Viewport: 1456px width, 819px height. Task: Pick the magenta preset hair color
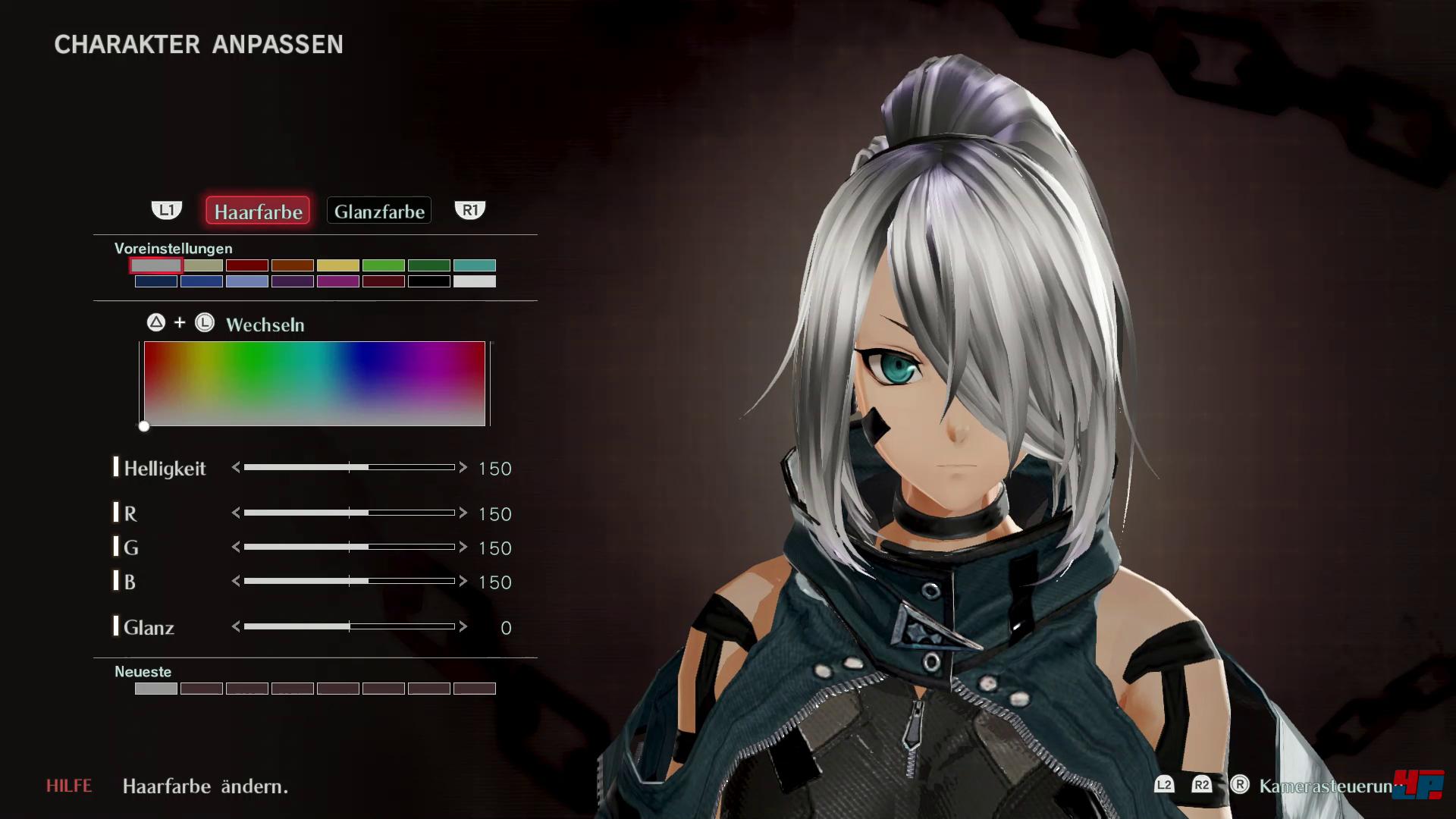pyautogui.click(x=338, y=281)
